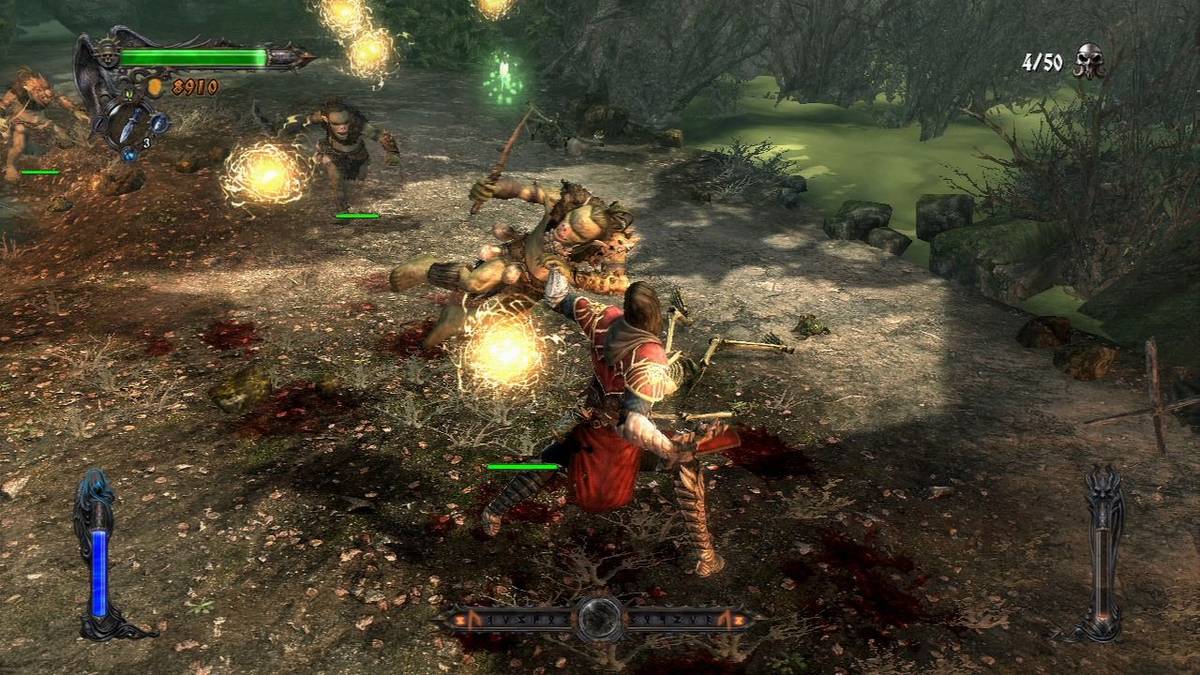Click the orange experience orb icon

click(156, 87)
